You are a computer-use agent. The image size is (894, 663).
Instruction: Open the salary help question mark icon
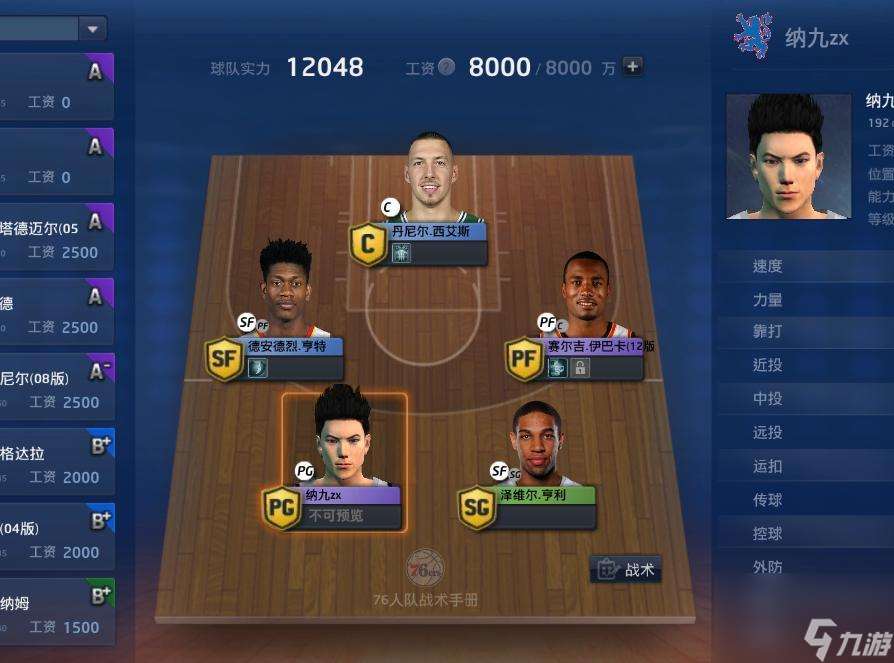(x=446, y=67)
